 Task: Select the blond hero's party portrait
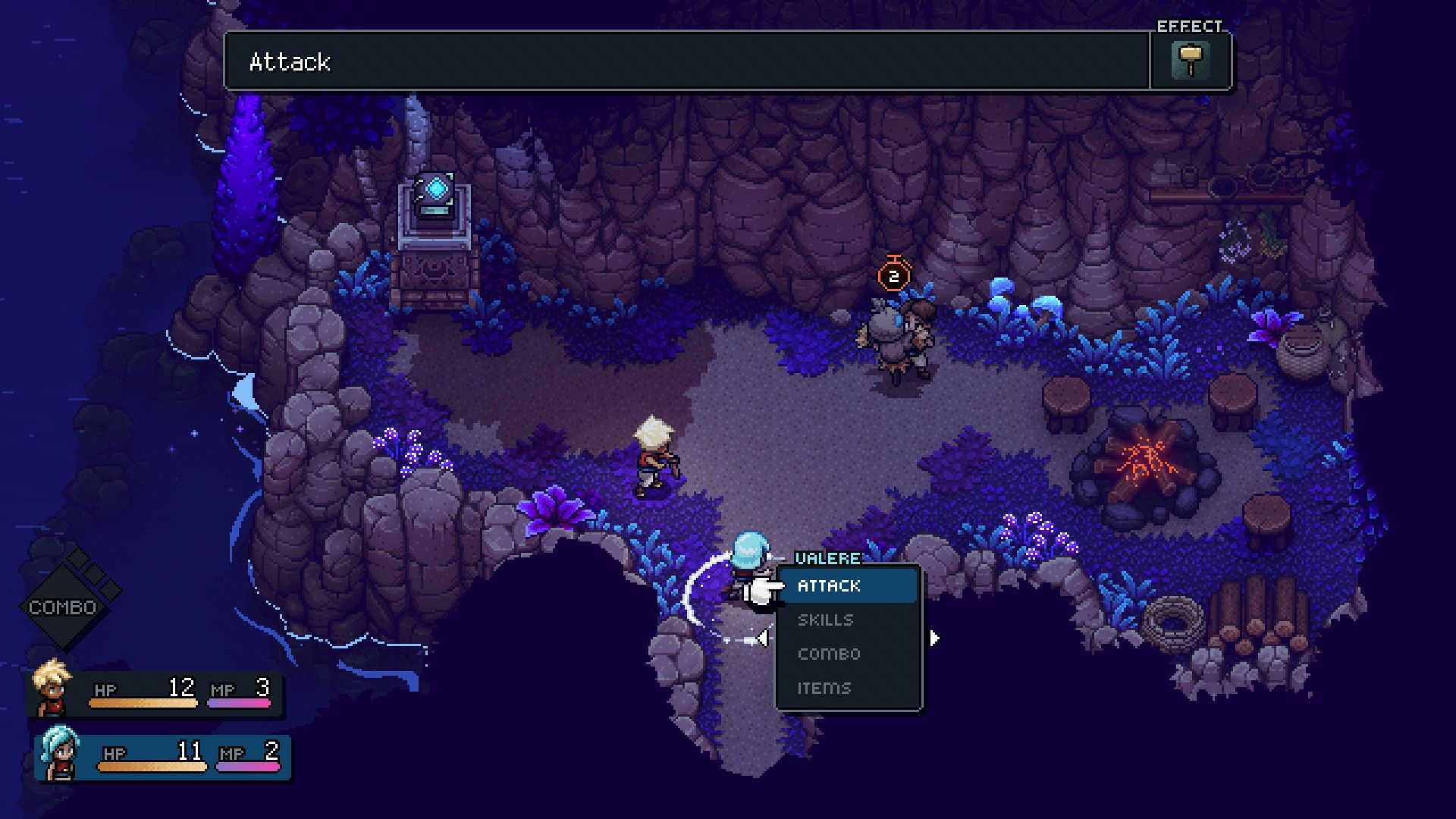click(x=52, y=688)
